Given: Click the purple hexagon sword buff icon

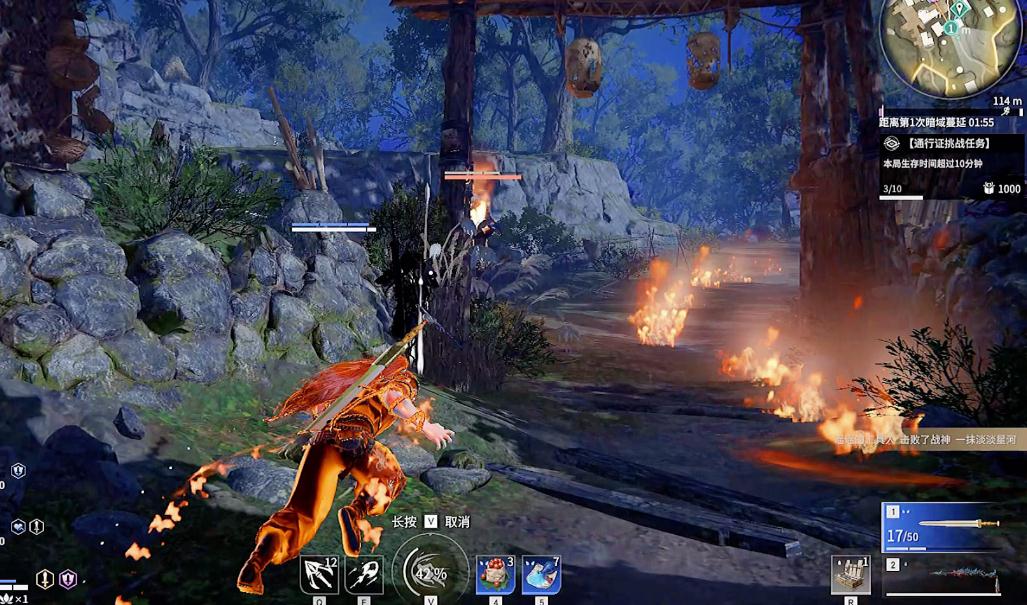Looking at the screenshot, I should tap(67, 578).
